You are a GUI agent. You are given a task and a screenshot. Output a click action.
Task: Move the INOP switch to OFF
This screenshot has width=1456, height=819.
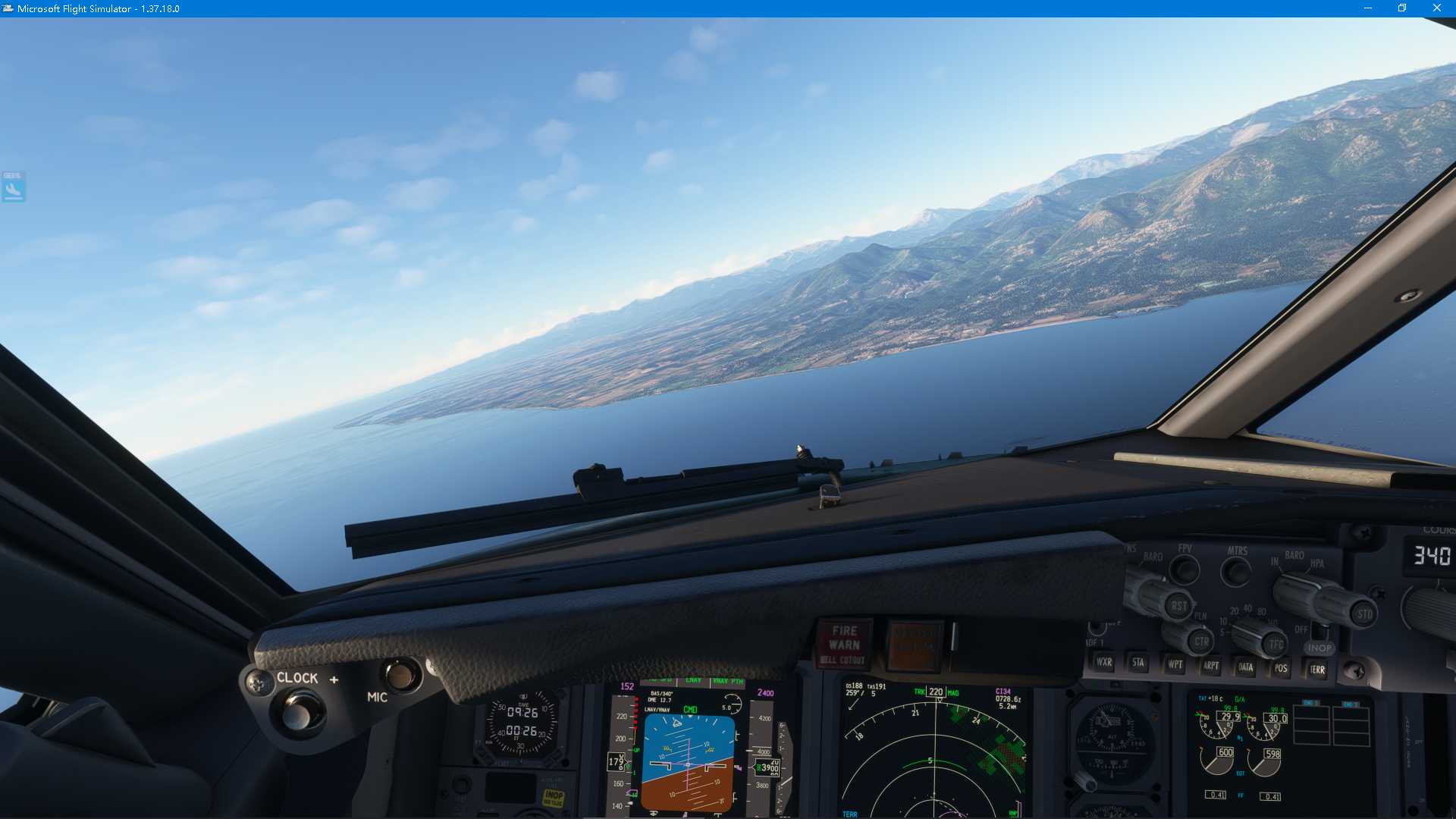[1319, 629]
